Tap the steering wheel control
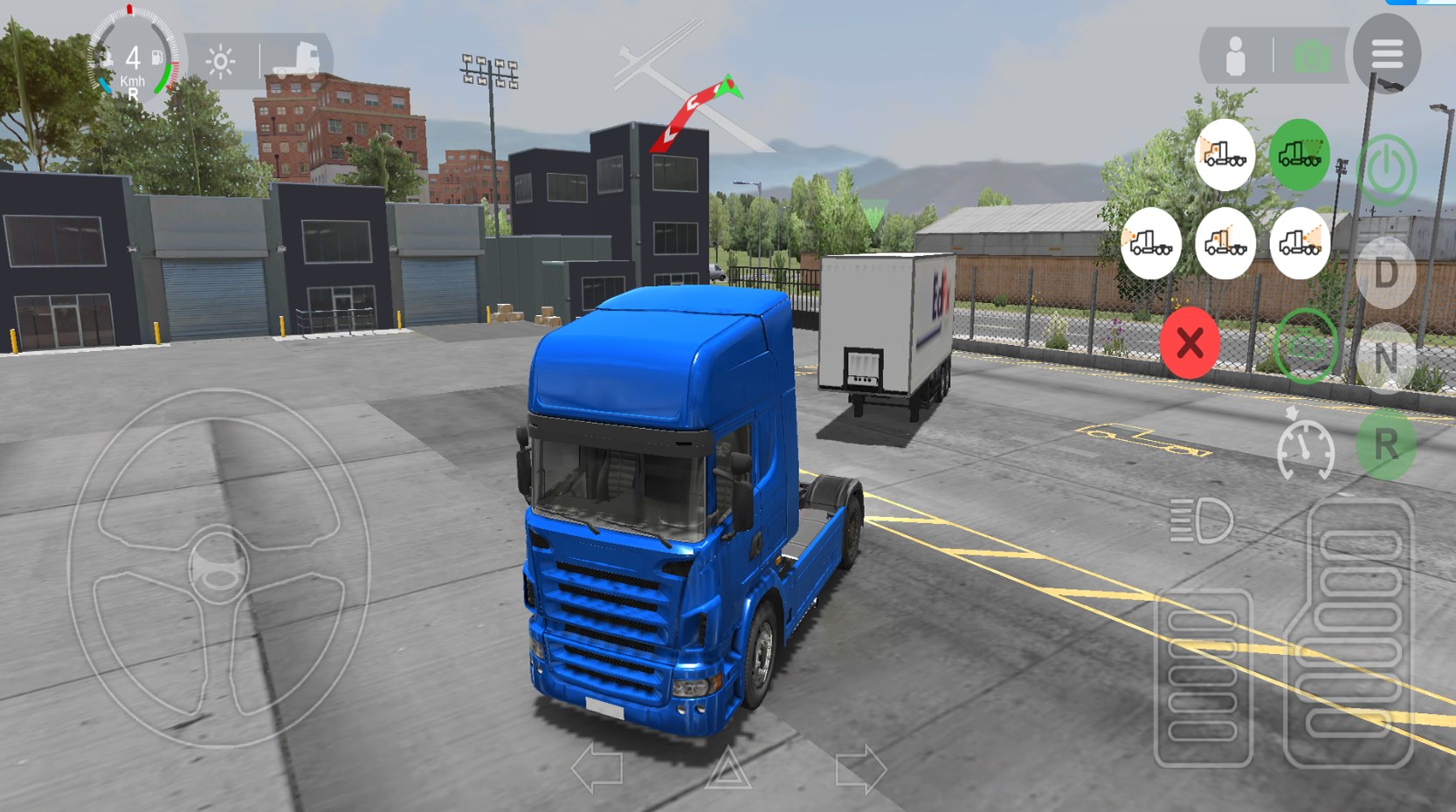 tap(217, 568)
